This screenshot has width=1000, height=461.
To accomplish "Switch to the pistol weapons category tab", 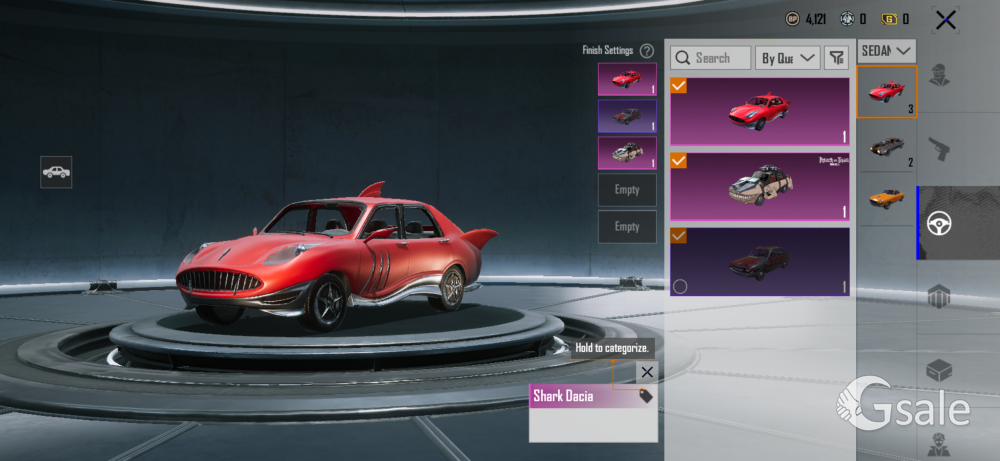I will click(x=938, y=150).
